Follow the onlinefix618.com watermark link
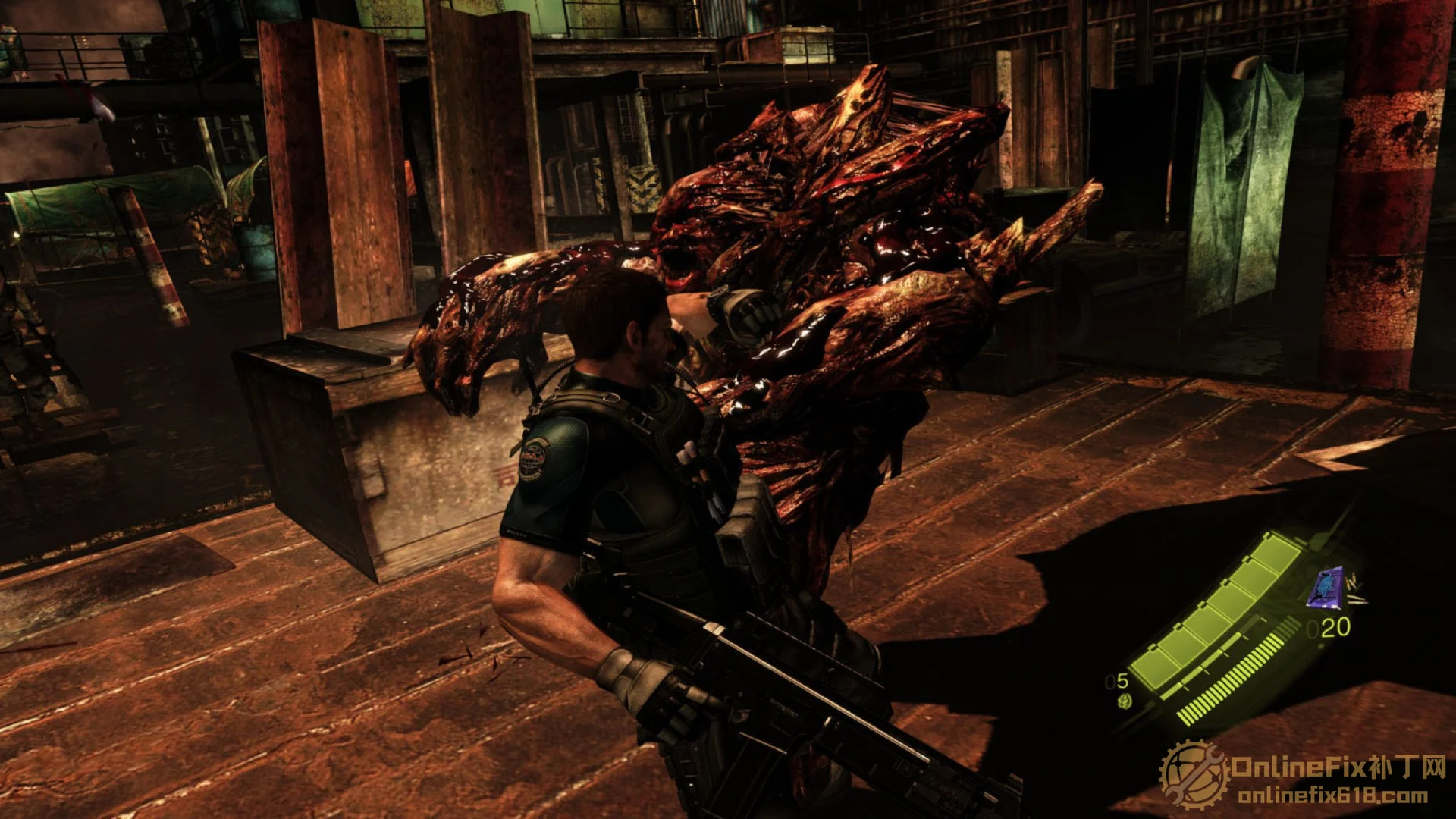The image size is (1456, 819). tap(1332, 796)
